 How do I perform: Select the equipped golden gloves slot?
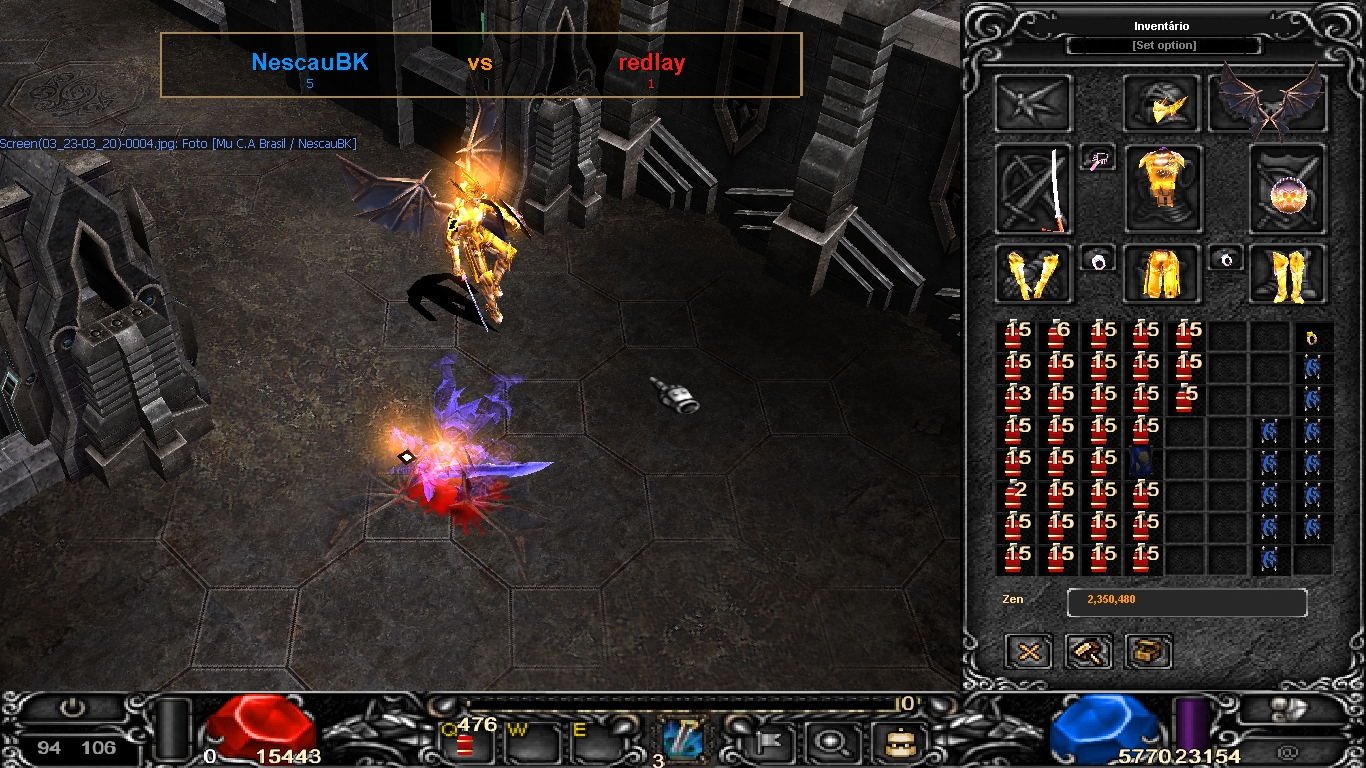pyautogui.click(x=1034, y=274)
